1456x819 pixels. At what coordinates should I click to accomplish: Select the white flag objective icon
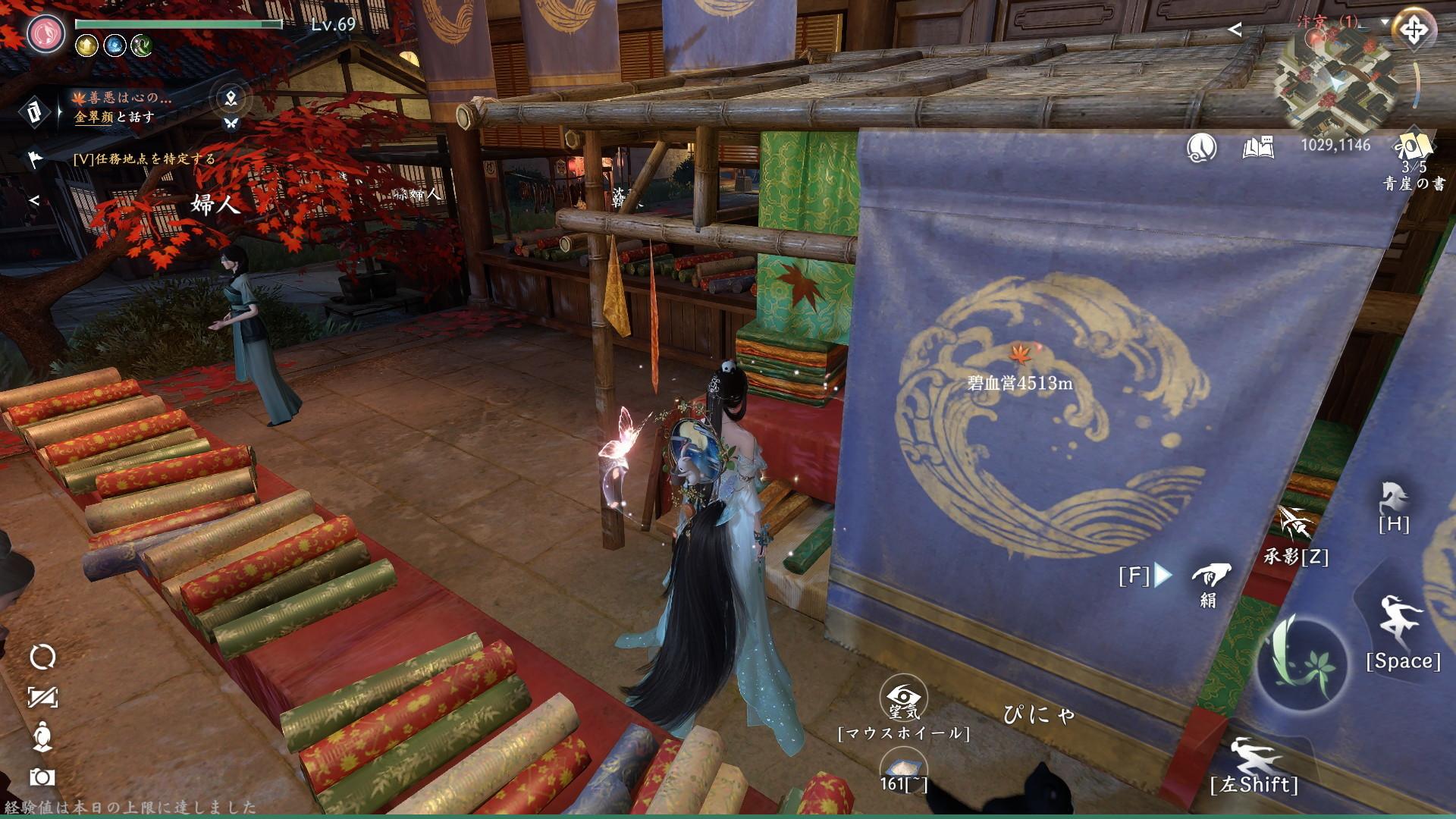pyautogui.click(x=35, y=158)
